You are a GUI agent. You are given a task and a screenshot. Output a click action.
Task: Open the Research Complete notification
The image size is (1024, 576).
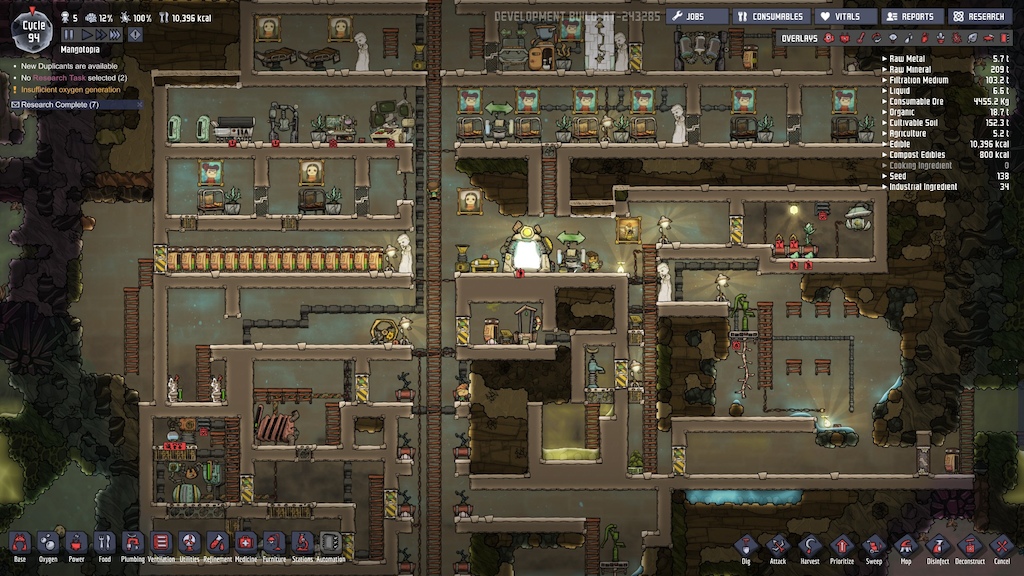[60, 104]
